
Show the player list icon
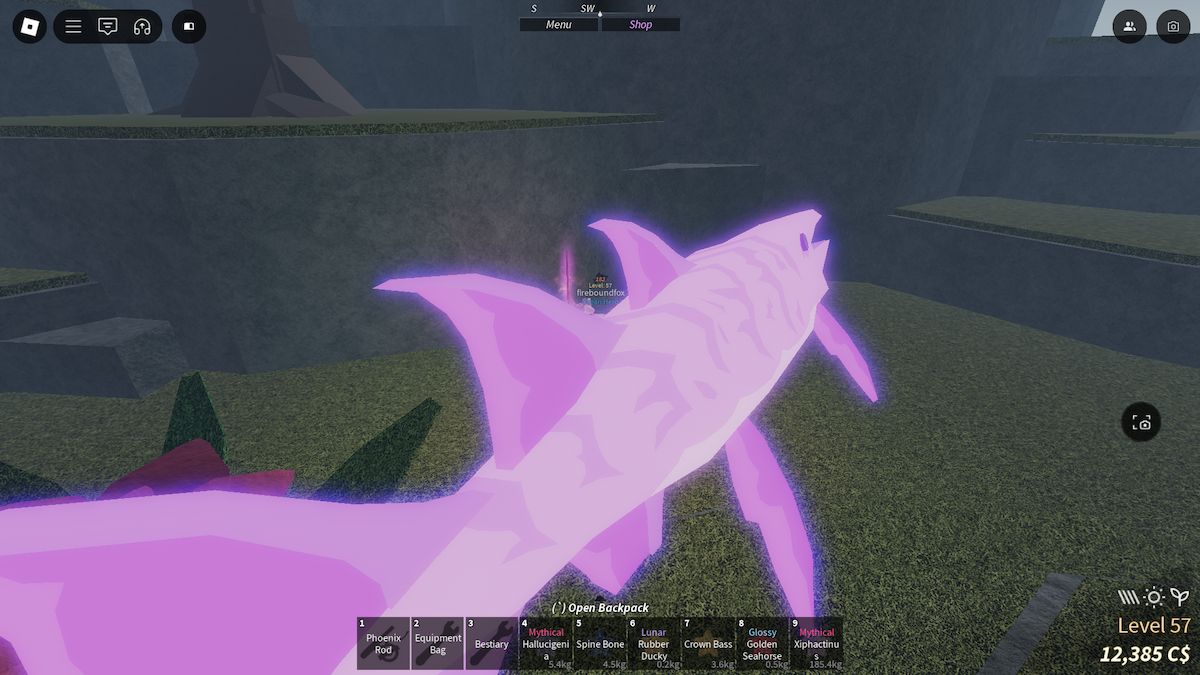pos(1129,26)
